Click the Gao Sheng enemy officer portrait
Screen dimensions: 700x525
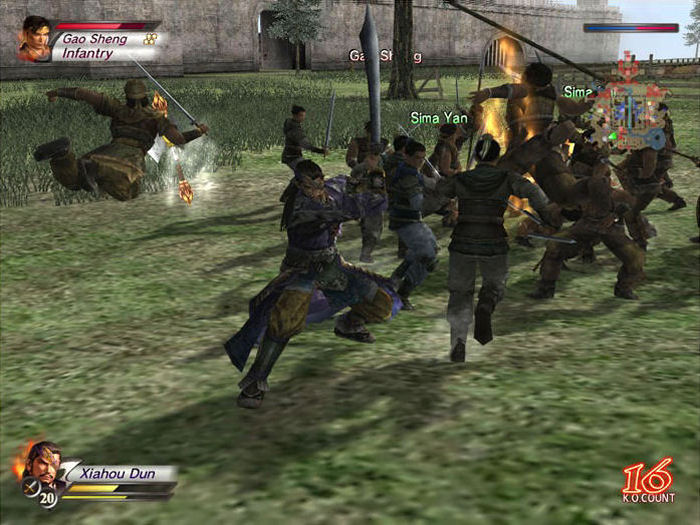pos(35,38)
